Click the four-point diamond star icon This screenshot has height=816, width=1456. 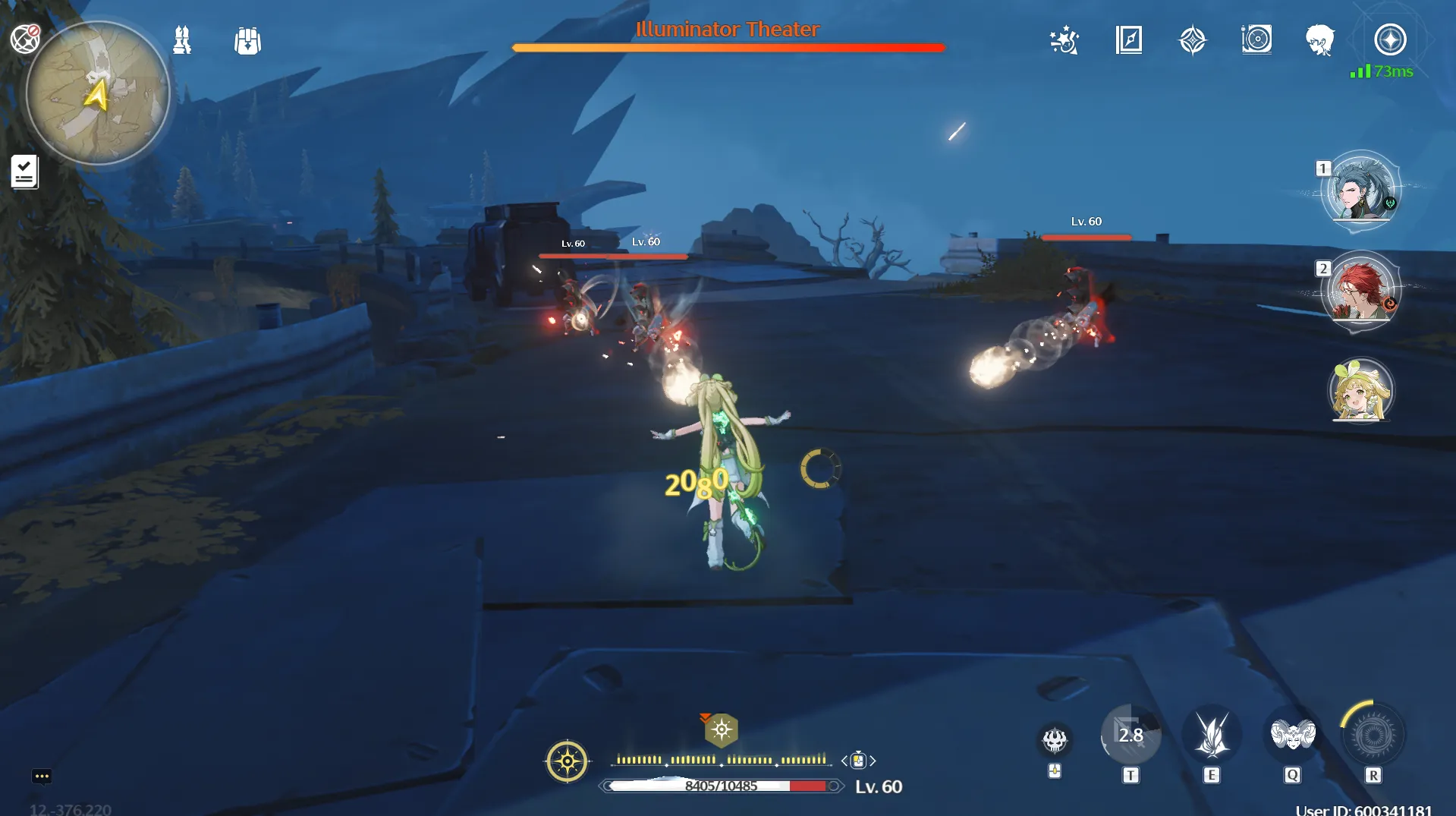point(1193,40)
